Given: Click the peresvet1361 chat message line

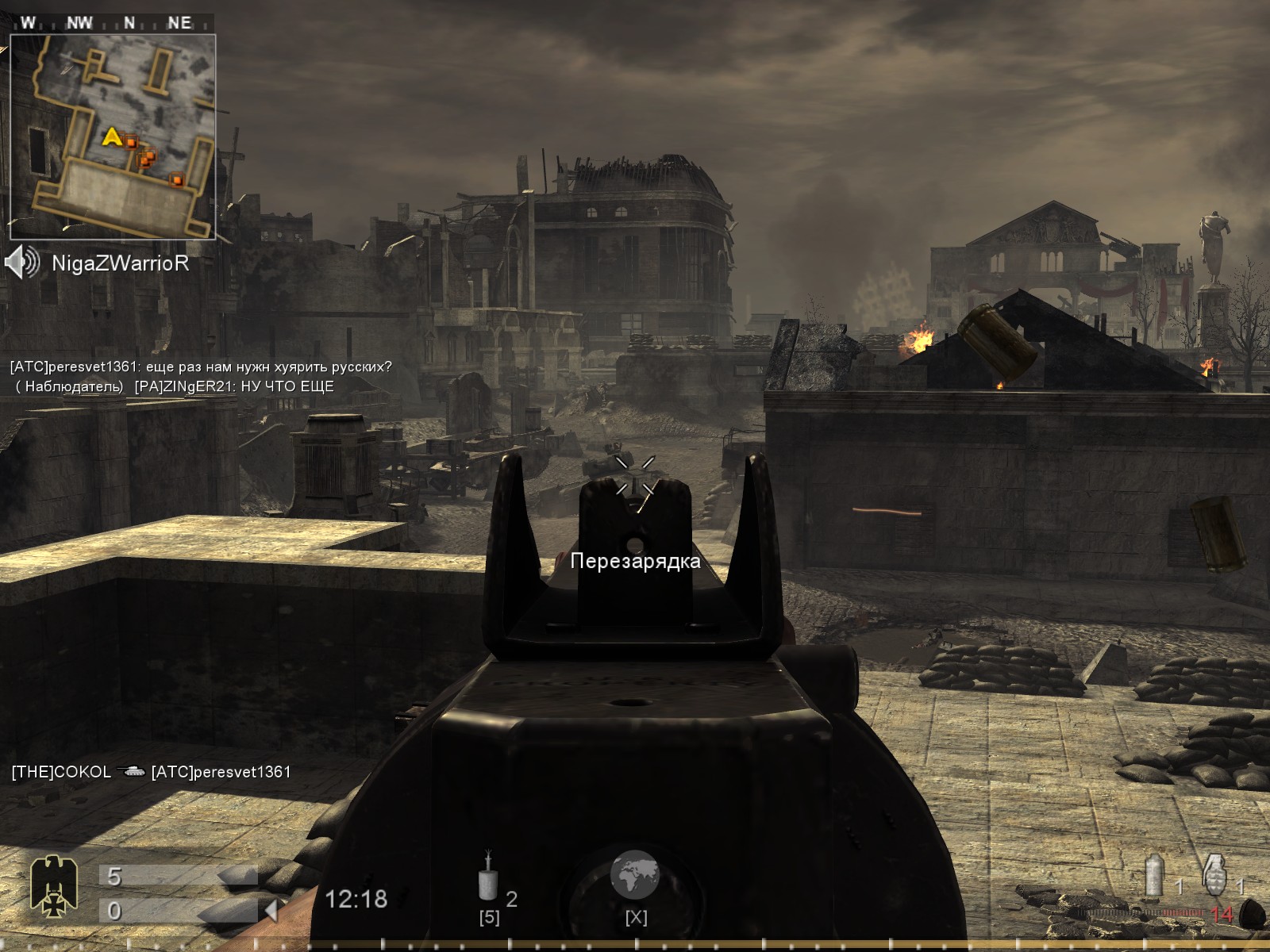Looking at the screenshot, I should coord(201,367).
